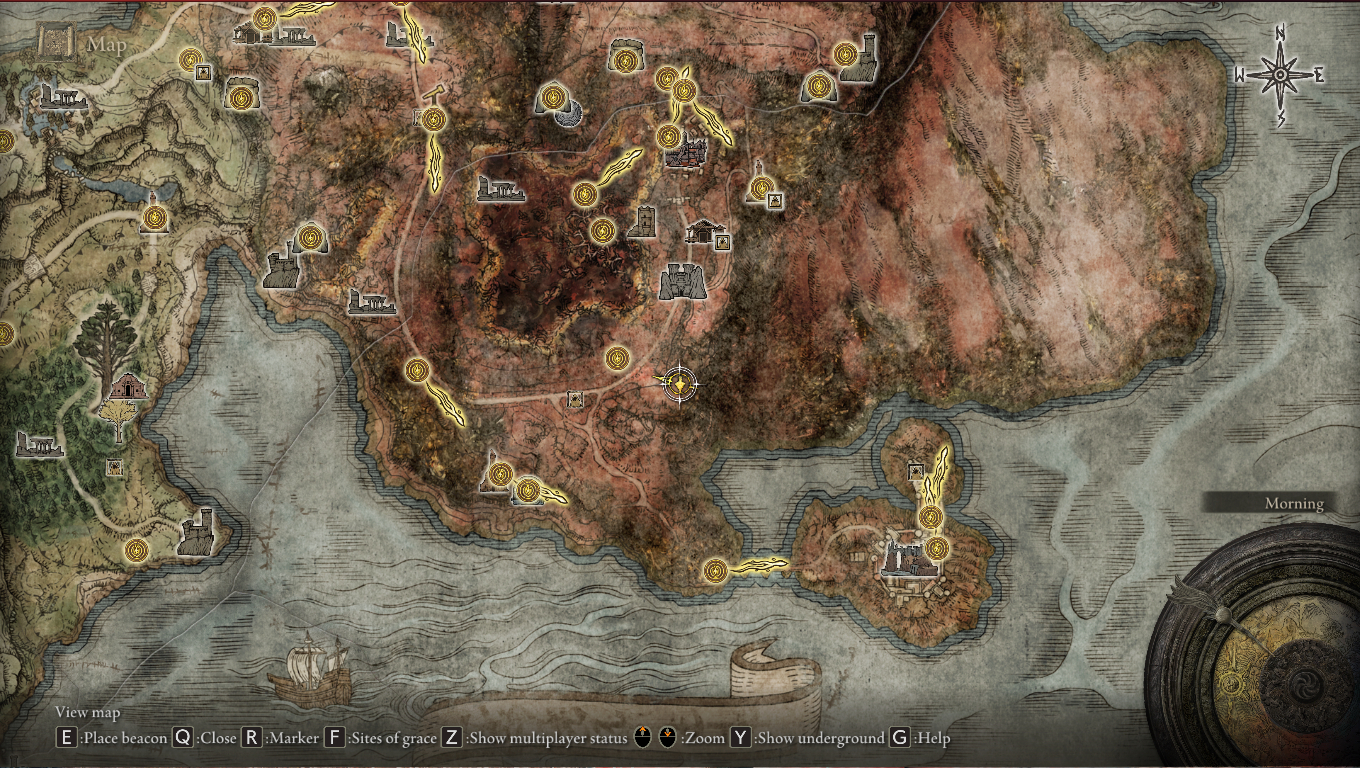Click the map legend icon beside the Map title
1360x768 pixels.
pos(55,44)
